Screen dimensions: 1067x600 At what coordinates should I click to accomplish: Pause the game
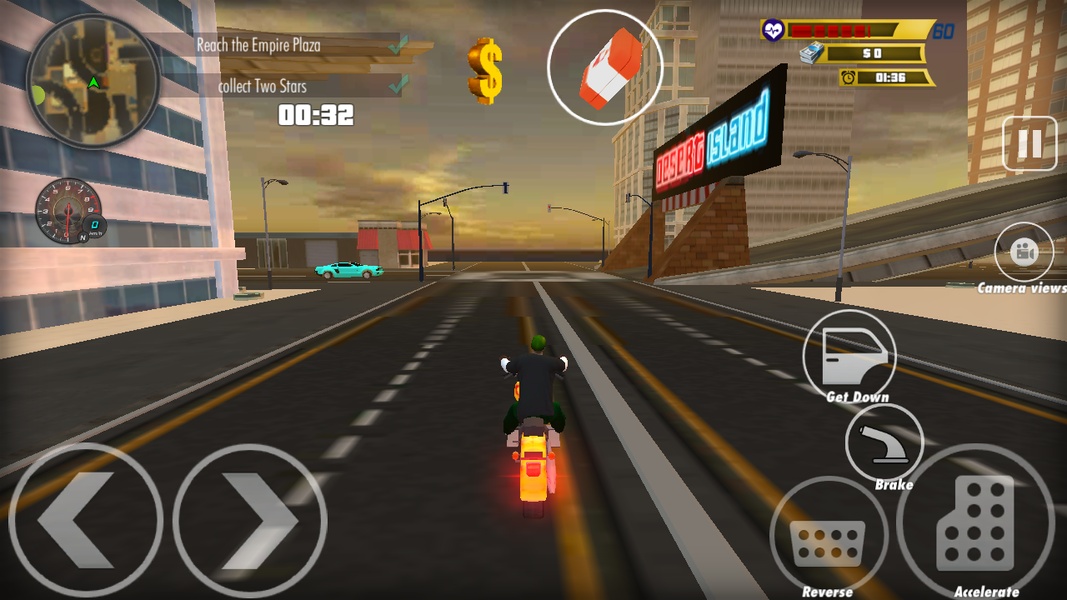click(x=1029, y=145)
